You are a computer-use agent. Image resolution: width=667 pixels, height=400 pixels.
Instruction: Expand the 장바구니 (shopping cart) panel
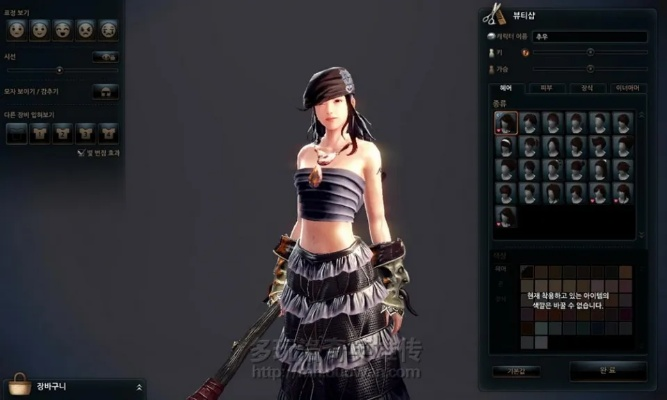click(x=139, y=386)
